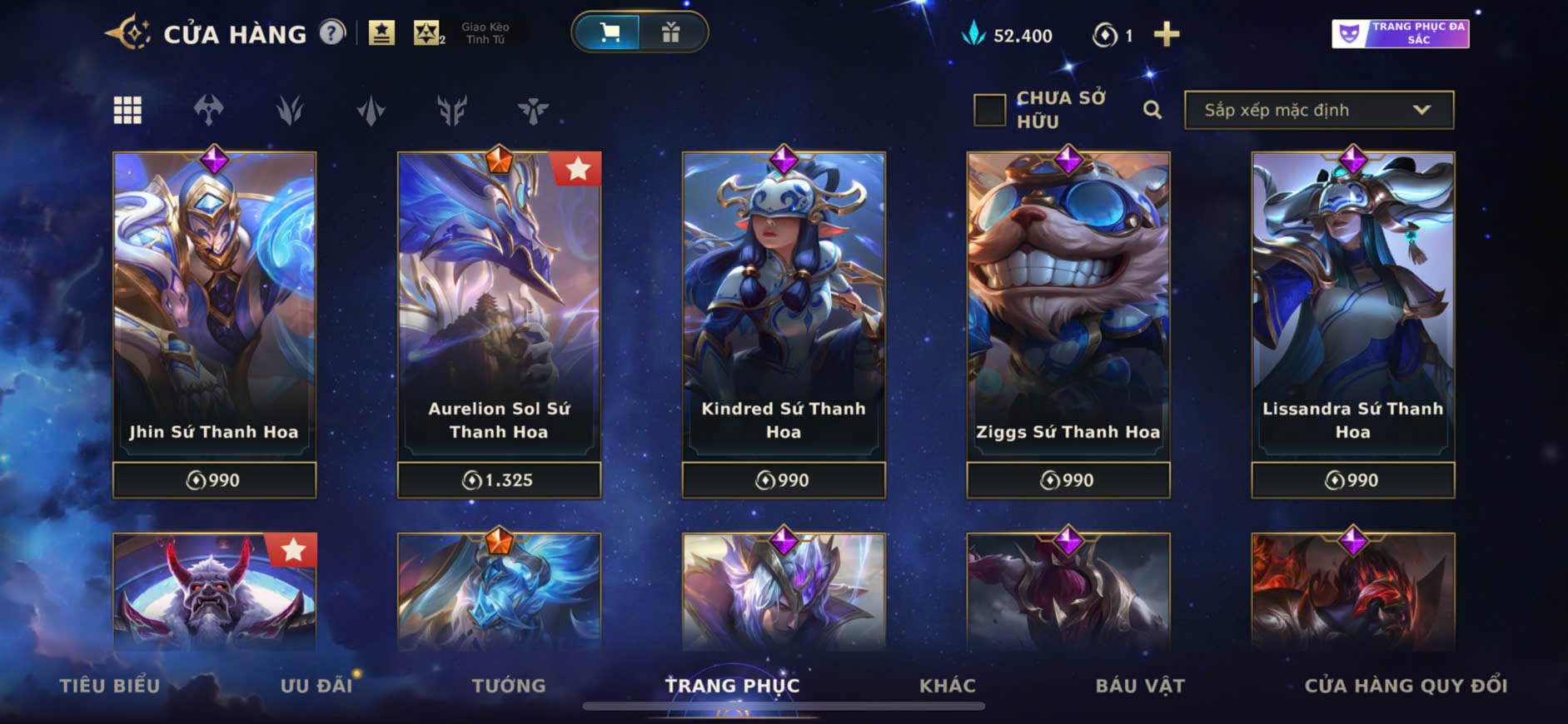Switch to the Tiêu Biểu tab
The height and width of the screenshot is (724, 1568).
click(110, 685)
